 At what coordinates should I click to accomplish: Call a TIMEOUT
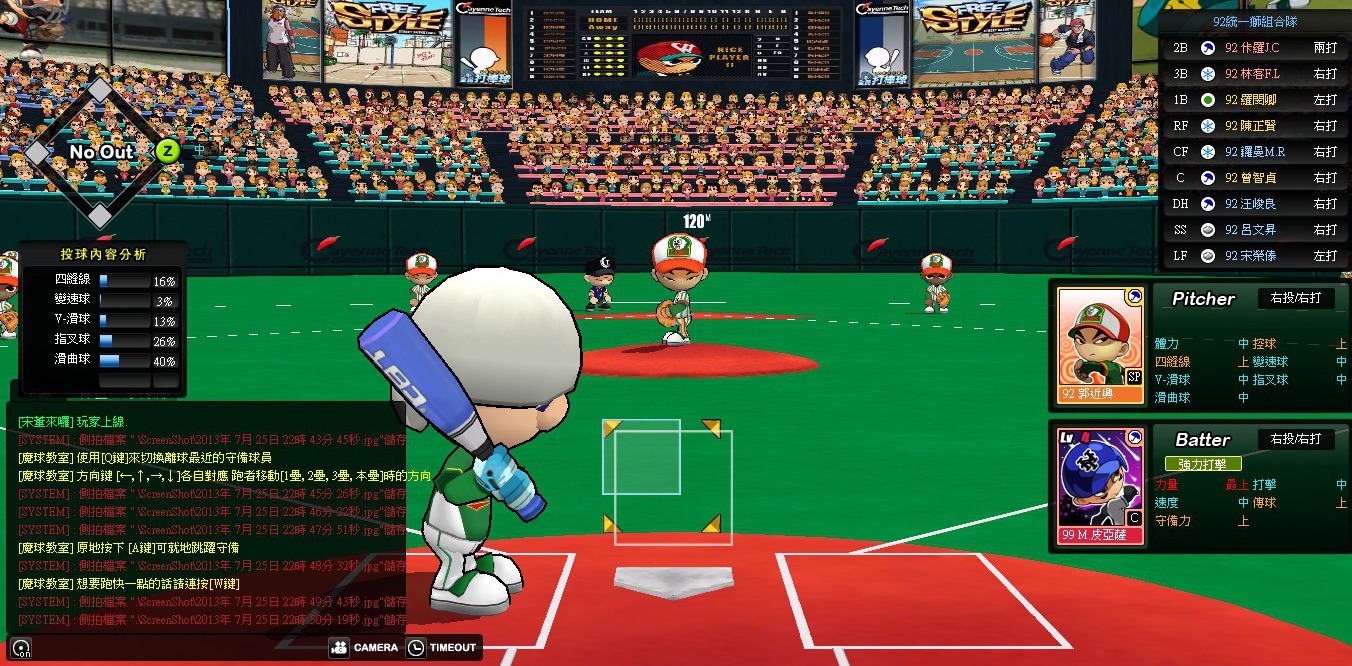443,648
